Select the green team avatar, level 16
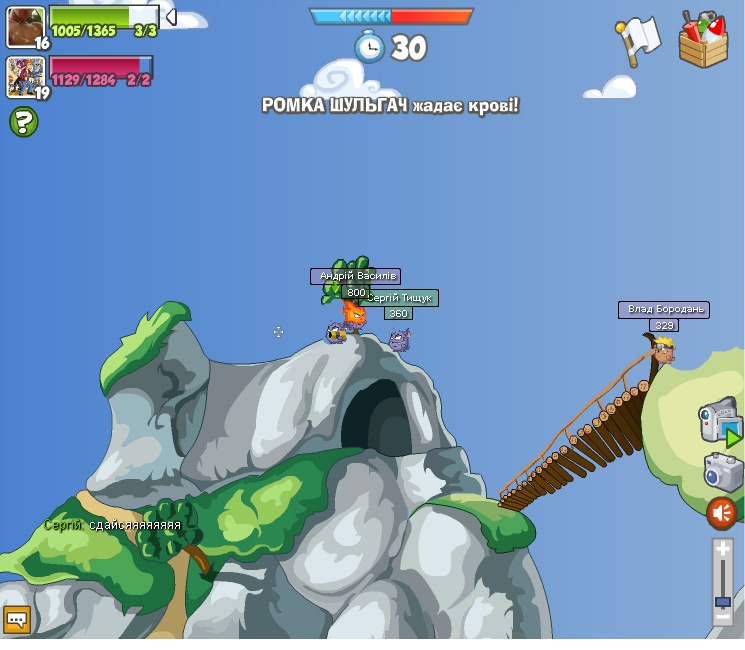The width and height of the screenshot is (745, 650). [x=25, y=27]
